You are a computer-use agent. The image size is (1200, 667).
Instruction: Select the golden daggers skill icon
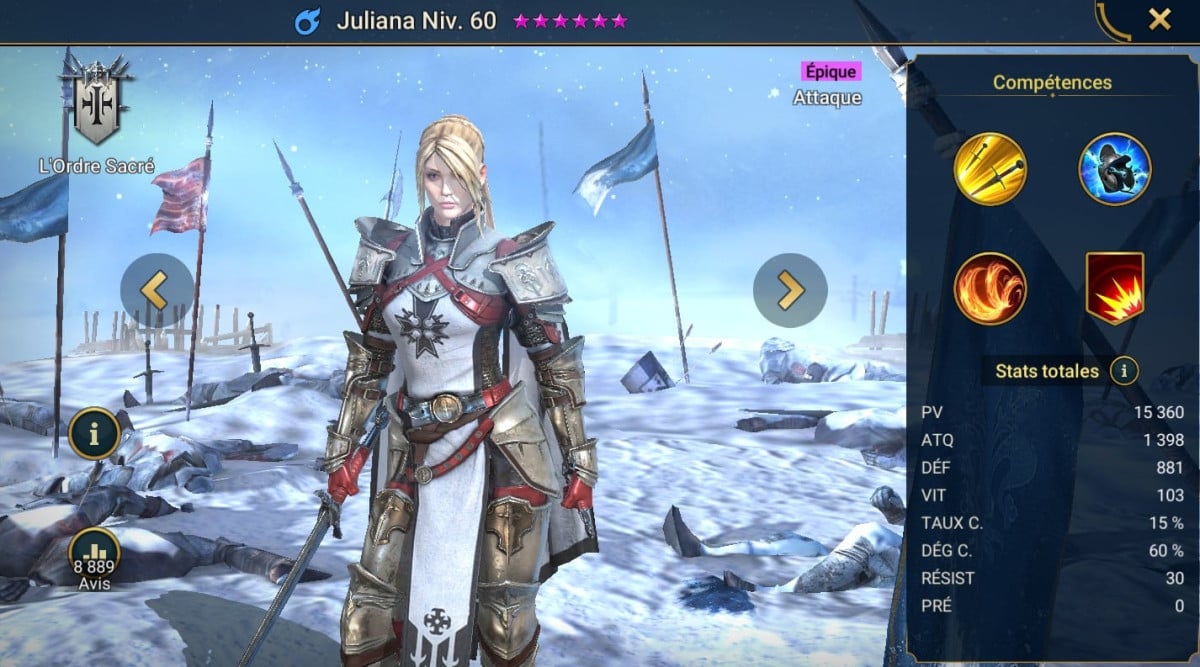[990, 168]
